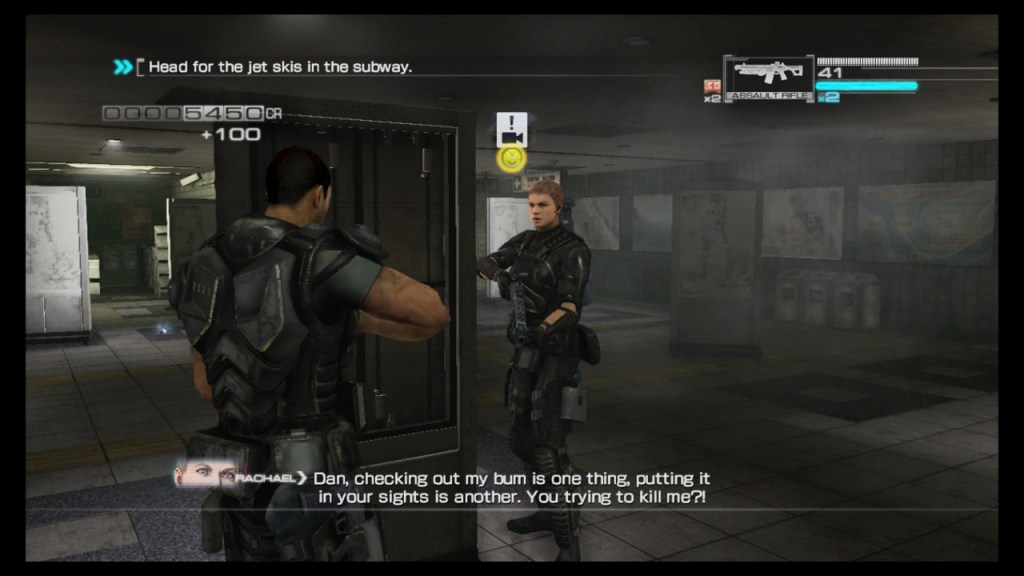Click Rachael's speaker portrait
Image resolution: width=1024 pixels, height=576 pixels.
click(x=205, y=476)
